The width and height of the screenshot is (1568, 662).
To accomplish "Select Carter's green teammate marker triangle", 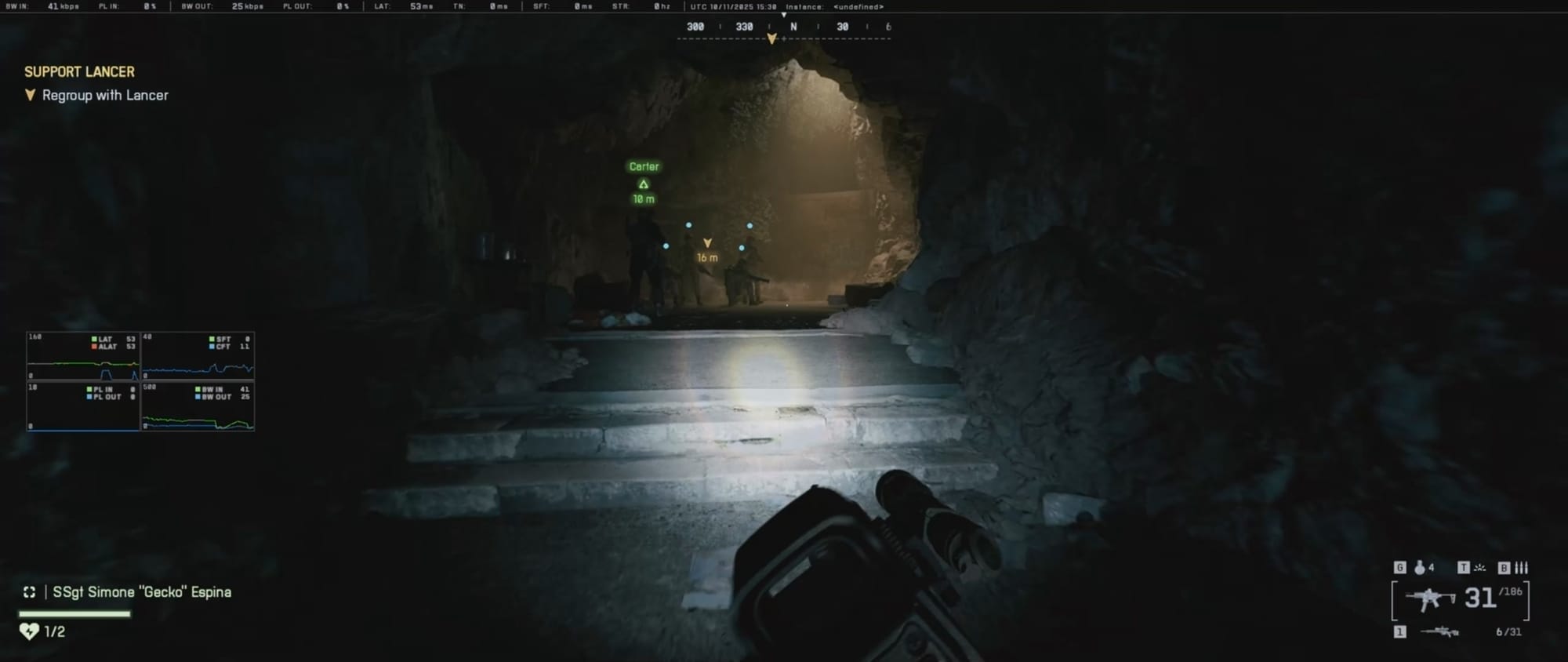I will [x=643, y=184].
